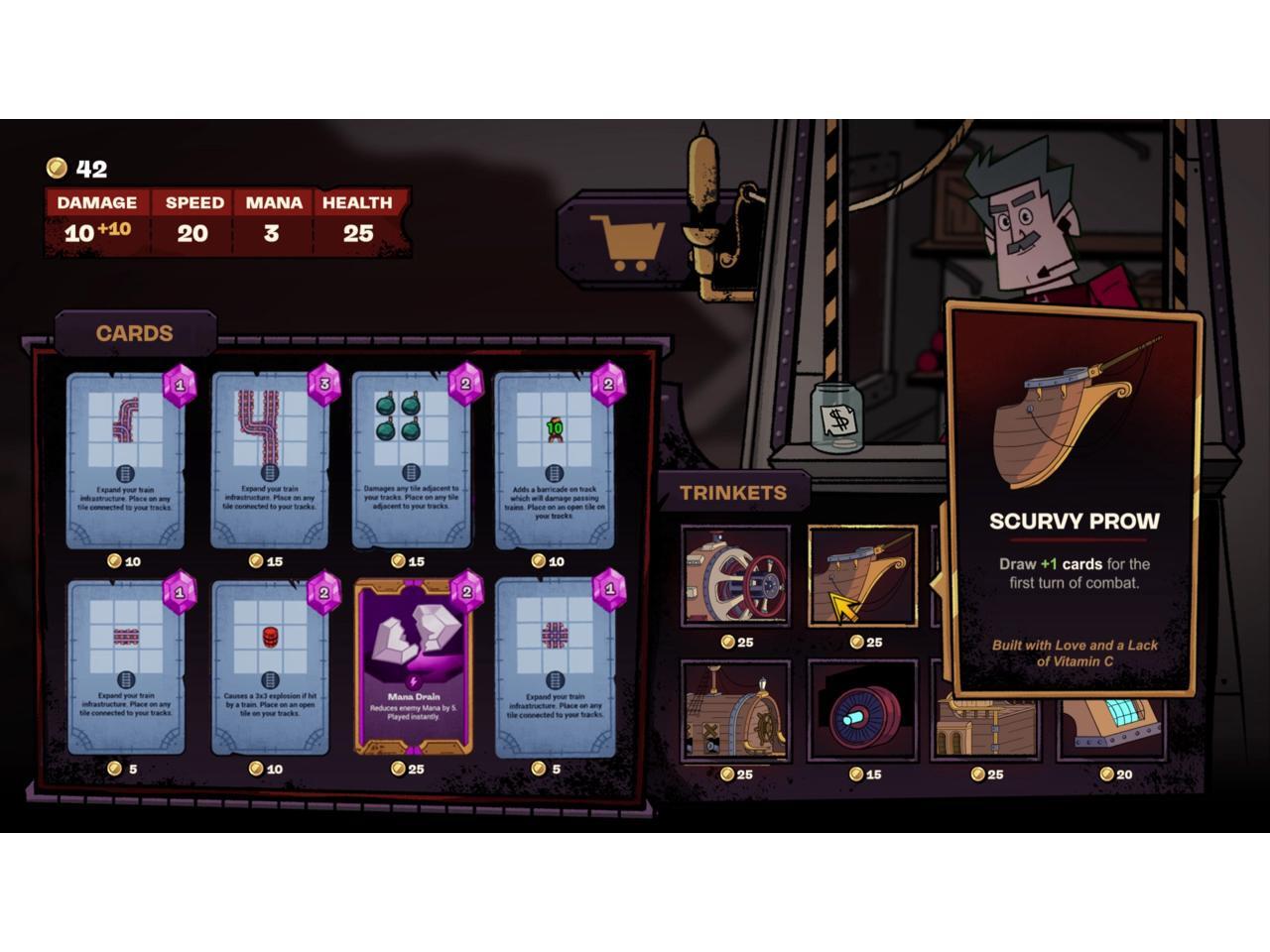Buy the curved track card costing 10
The height and width of the screenshot is (952, 1270).
pos(126,460)
